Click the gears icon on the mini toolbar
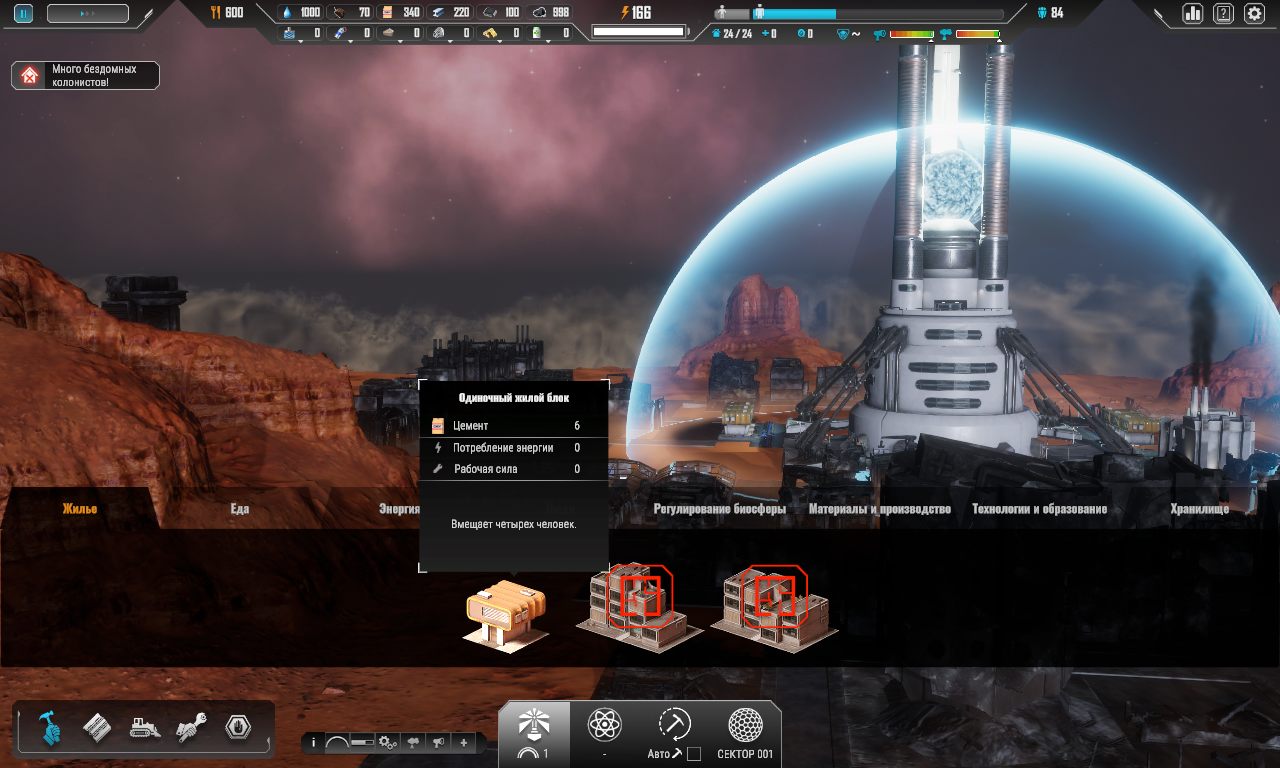The image size is (1280, 768). point(386,742)
